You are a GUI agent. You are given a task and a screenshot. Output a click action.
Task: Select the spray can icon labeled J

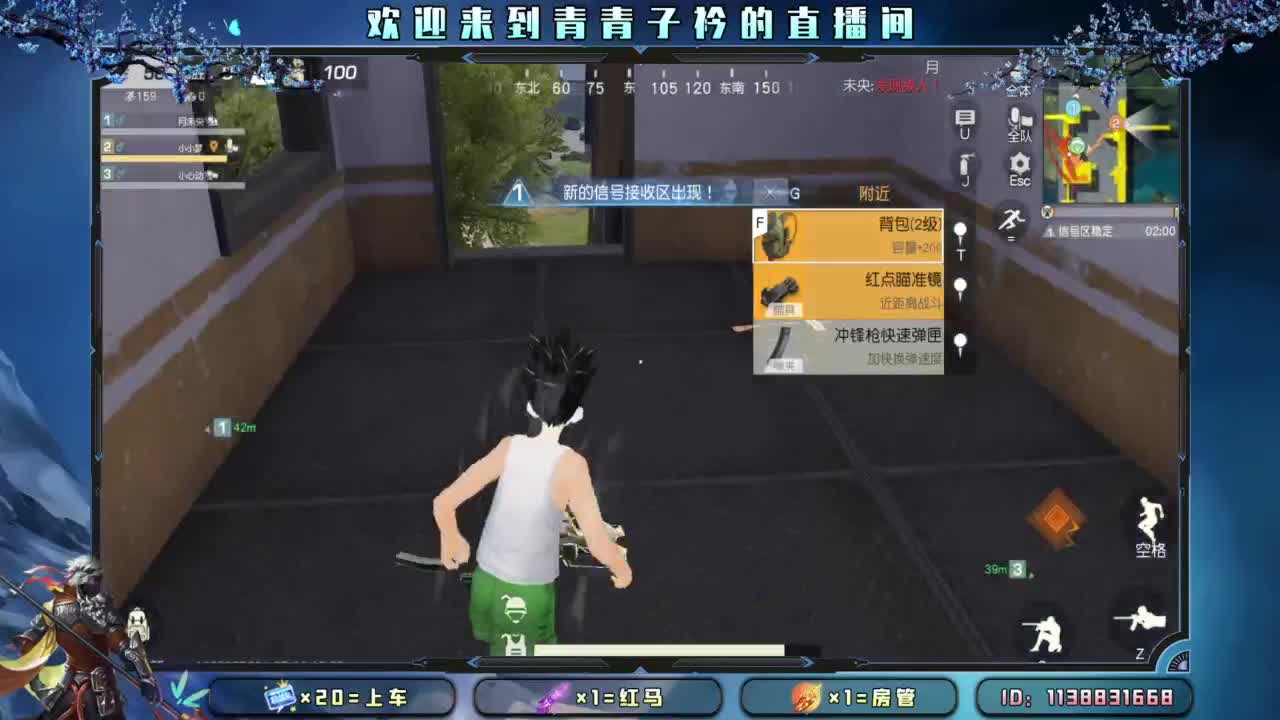click(965, 165)
